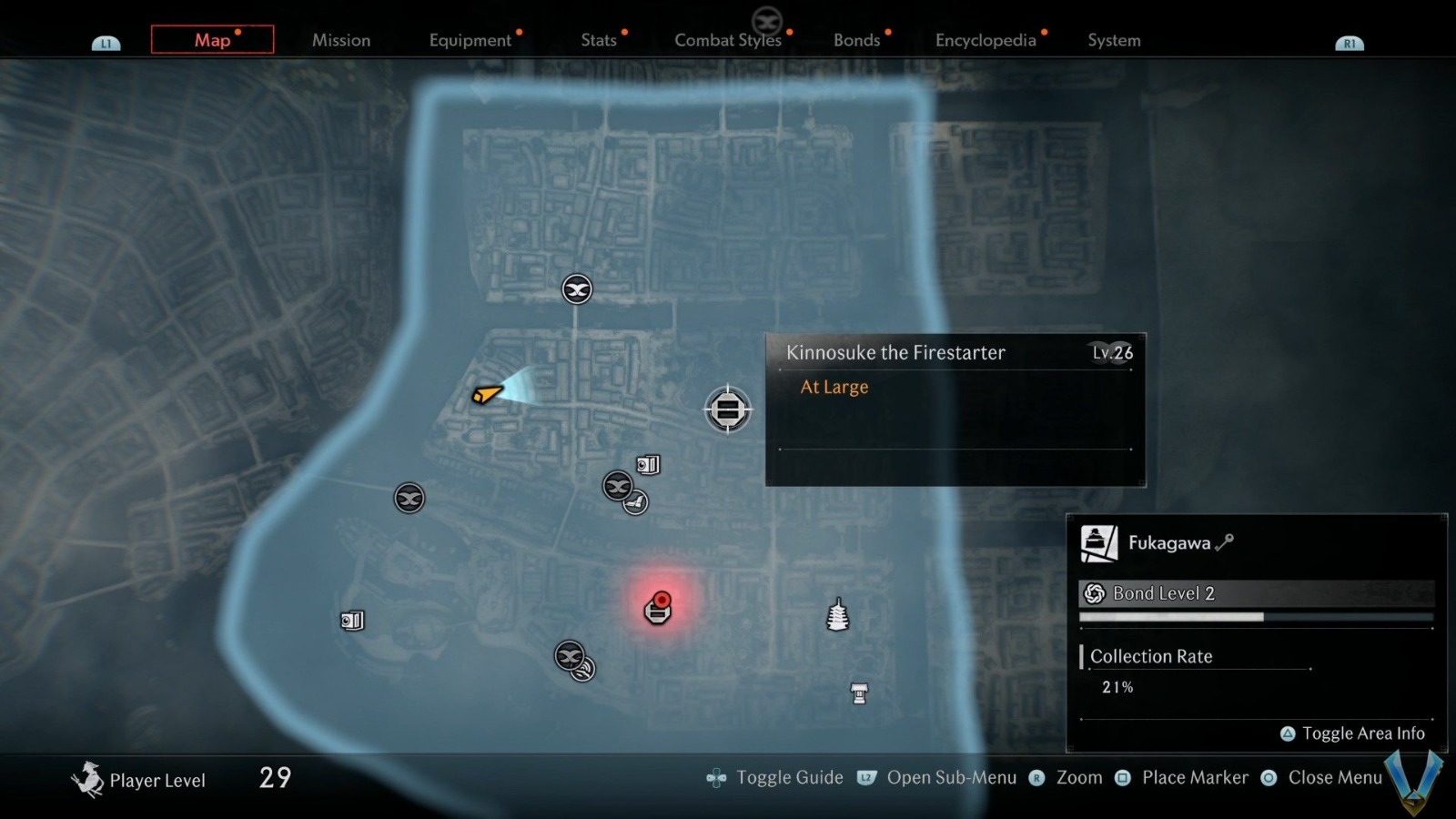Open the Sub-Menu from the bottom bar

[x=953, y=777]
